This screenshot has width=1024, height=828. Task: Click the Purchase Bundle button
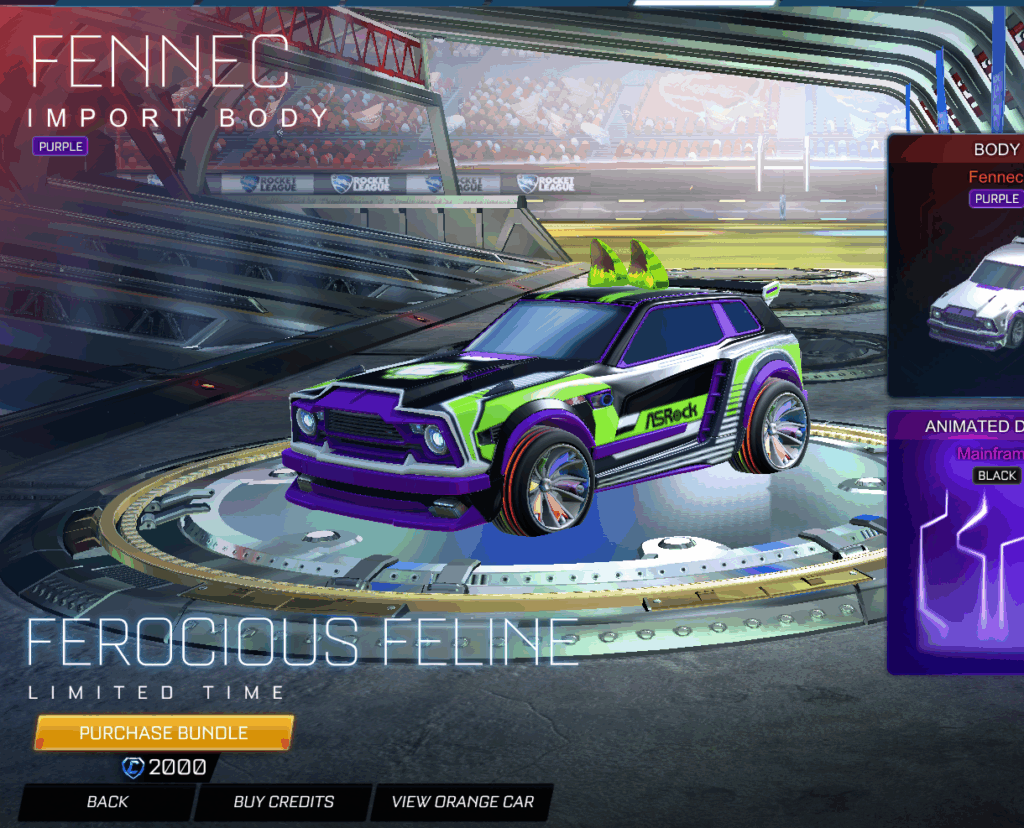[x=164, y=733]
